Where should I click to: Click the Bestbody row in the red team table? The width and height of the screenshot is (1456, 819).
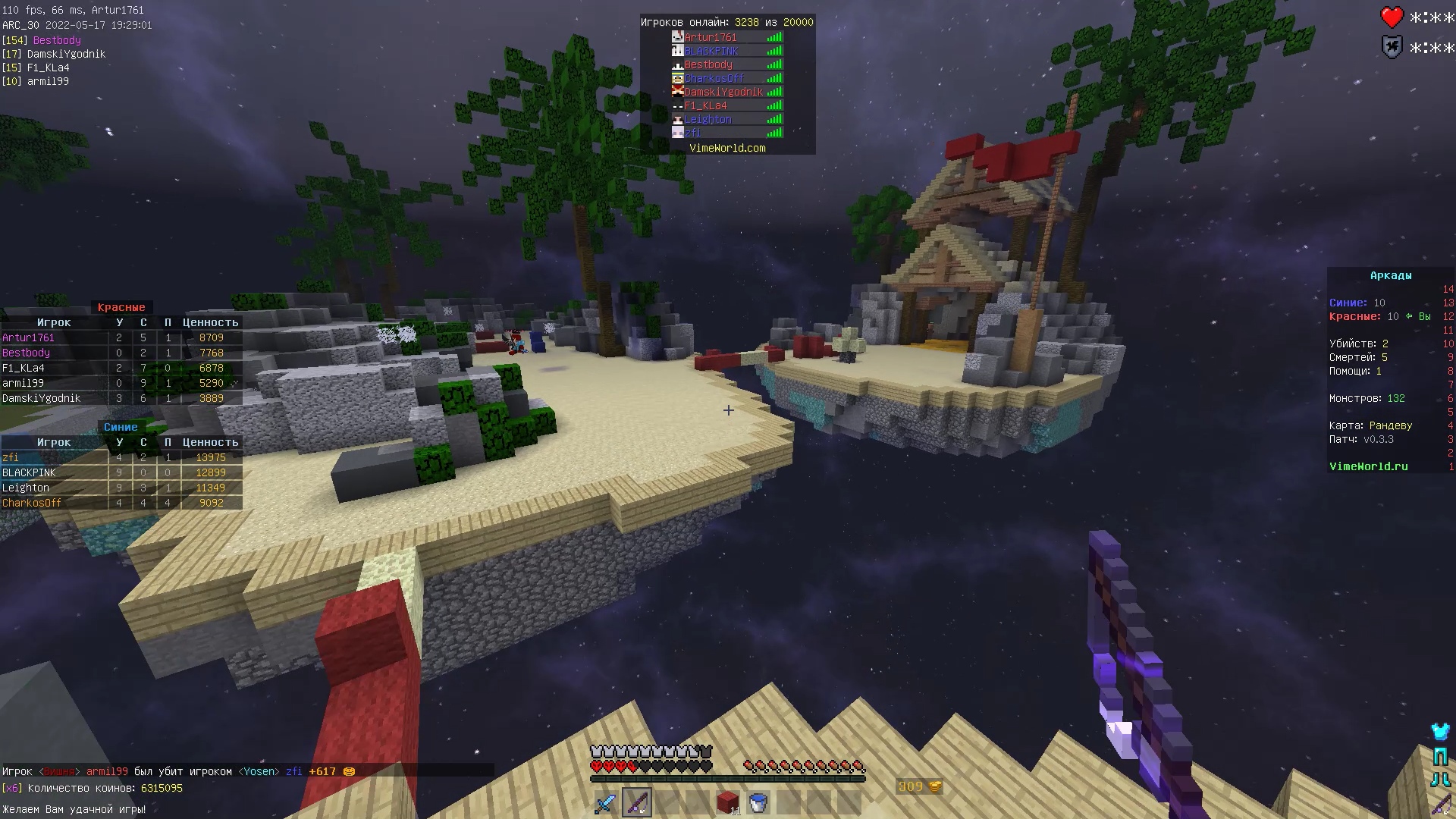point(121,353)
